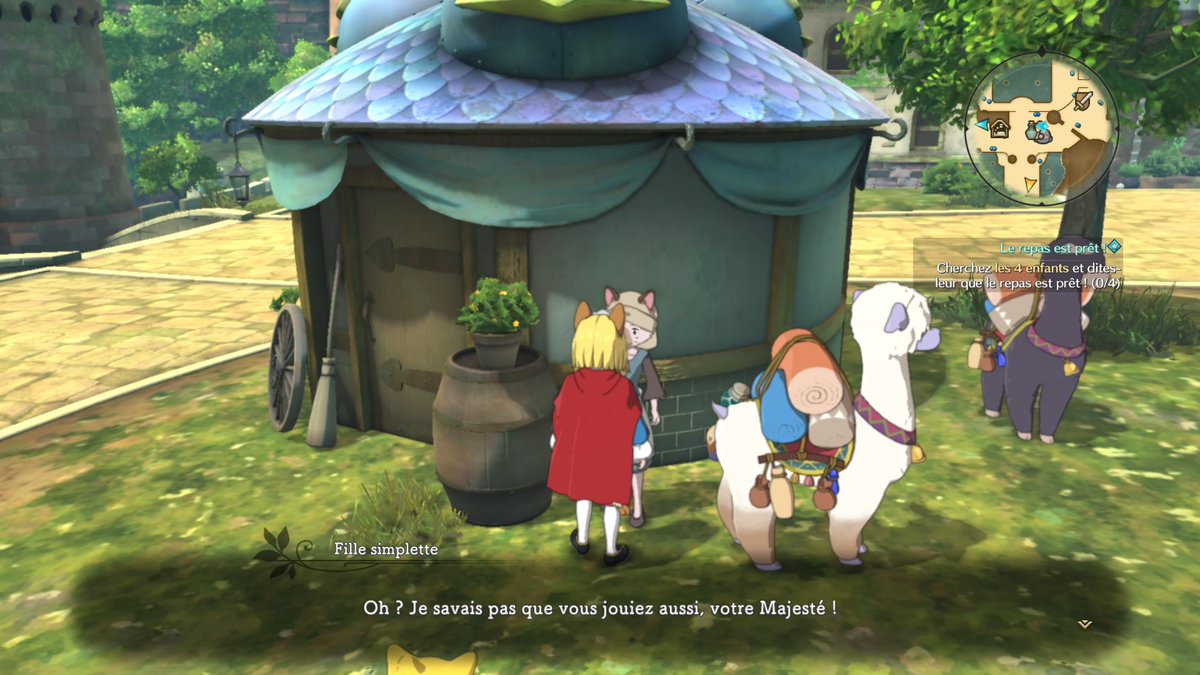The width and height of the screenshot is (1200, 675).
Task: Advance dialogue with the continue arrow
Action: 1085,624
